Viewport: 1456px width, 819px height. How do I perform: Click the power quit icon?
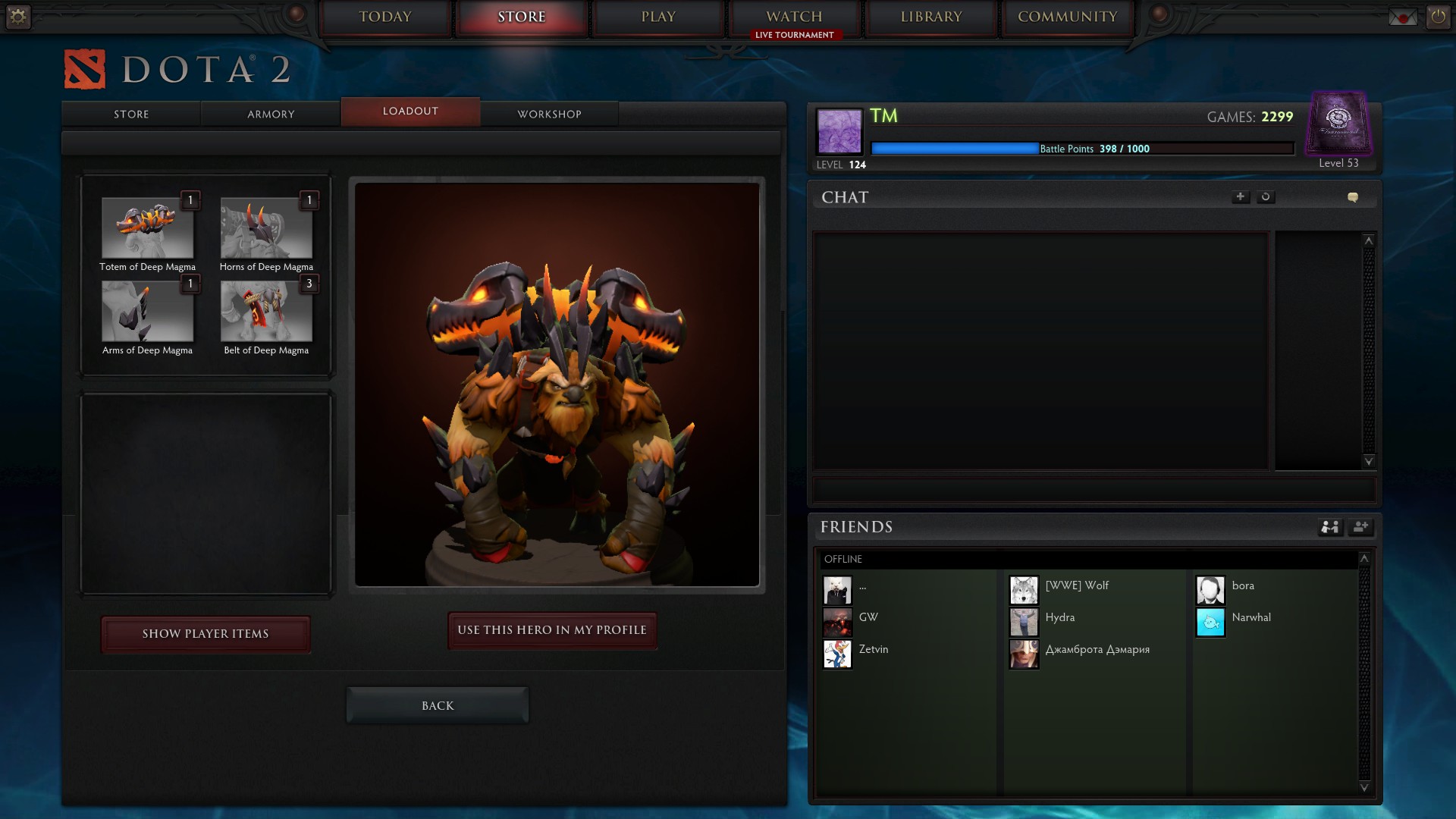pos(1438,16)
